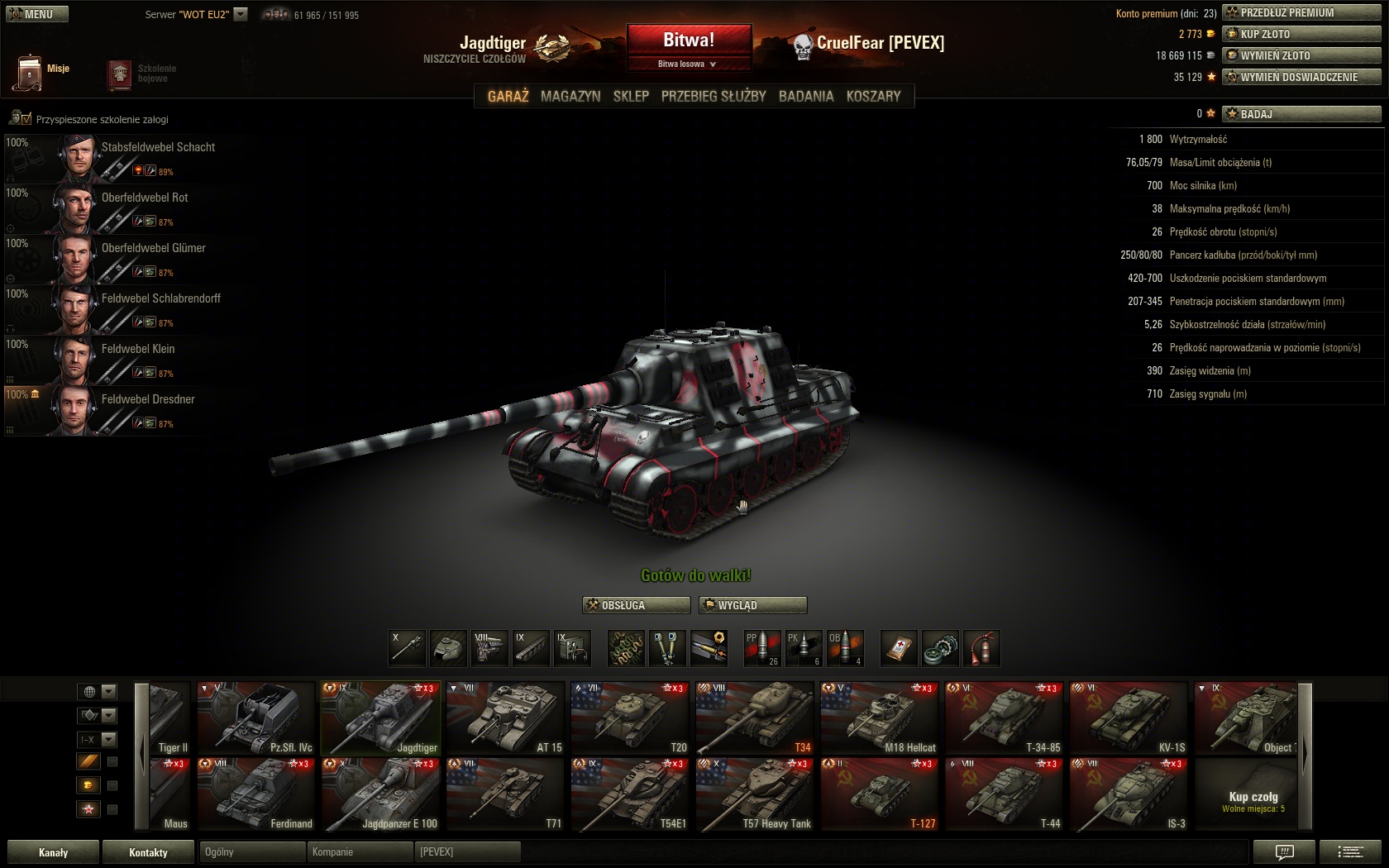Buy gold with KUP ZŁOTO

coord(1301,34)
